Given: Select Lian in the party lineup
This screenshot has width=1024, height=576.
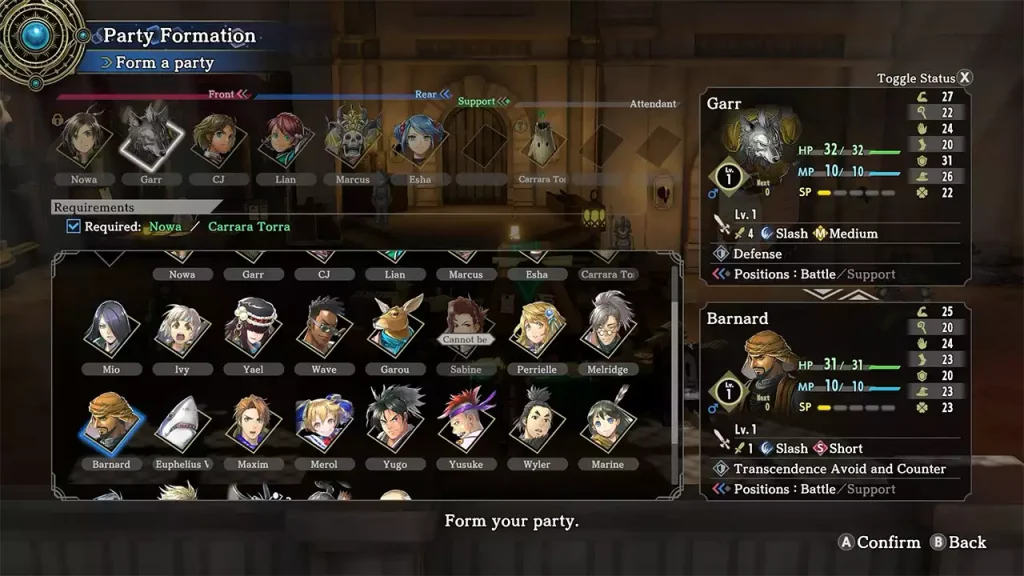Looking at the screenshot, I should coord(285,139).
